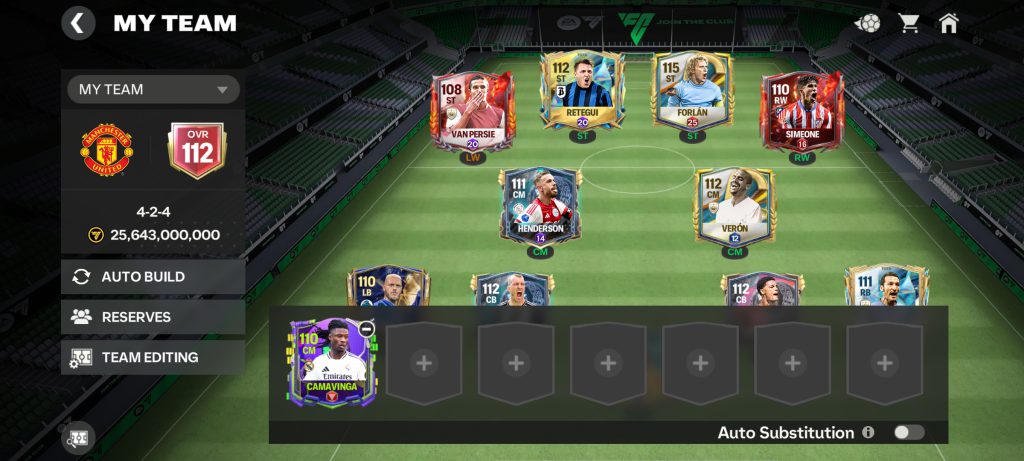The height and width of the screenshot is (461, 1024).
Task: Open the RESERVES menu
Action: tap(153, 317)
